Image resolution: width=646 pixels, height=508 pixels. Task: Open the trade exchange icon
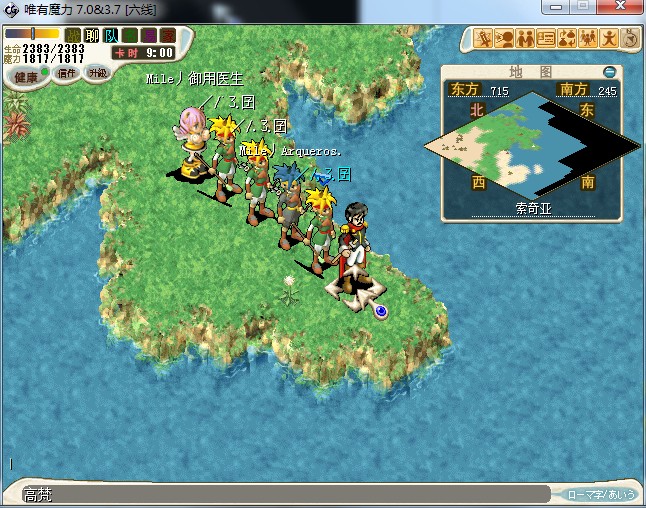[x=567, y=39]
